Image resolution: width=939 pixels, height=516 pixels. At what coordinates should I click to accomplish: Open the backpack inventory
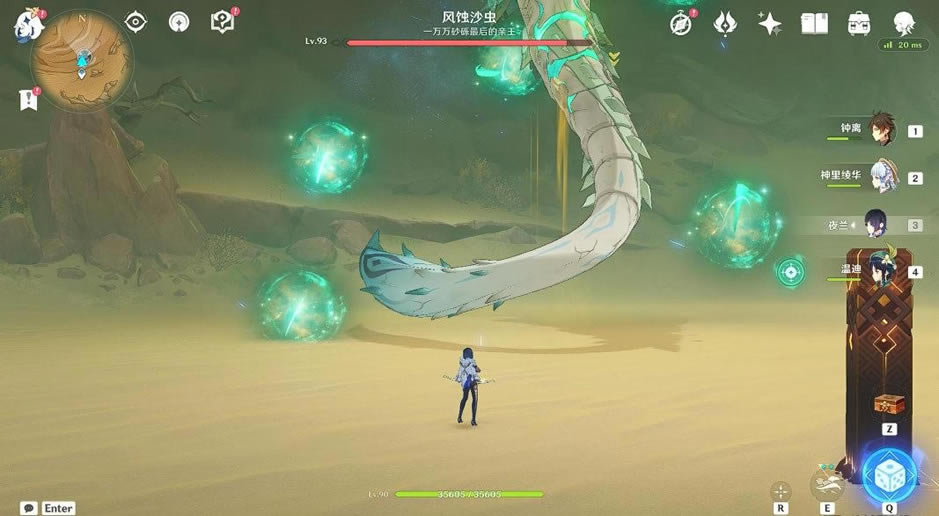point(858,24)
